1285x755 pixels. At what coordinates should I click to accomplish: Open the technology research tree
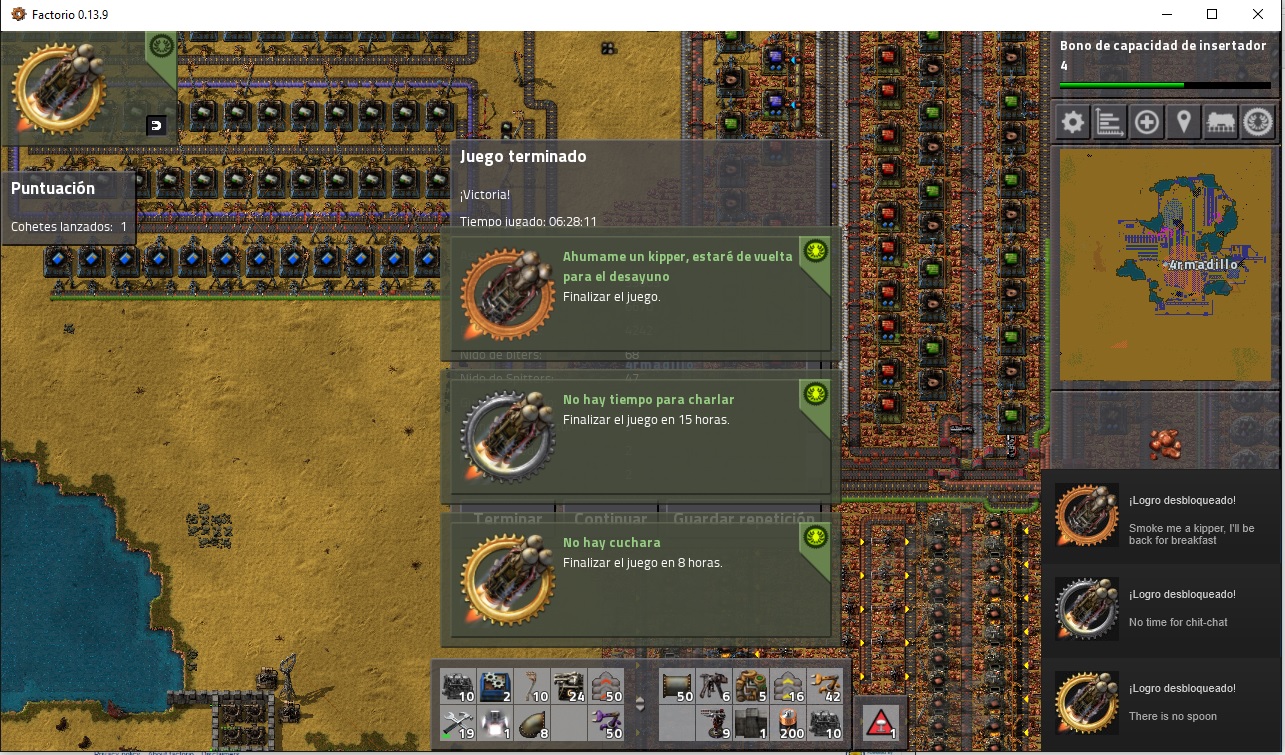[1258, 121]
